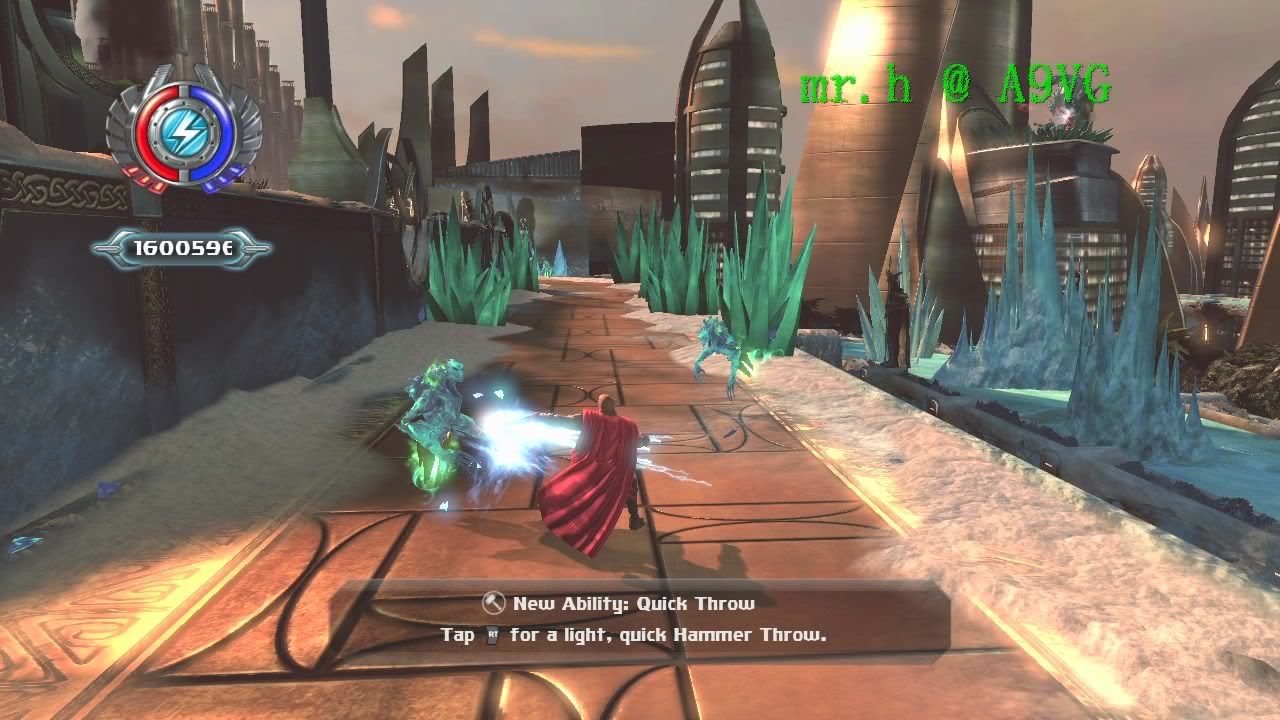Click the hammer icon beside New Ability
The width and height of the screenshot is (1280, 720).
[x=494, y=603]
